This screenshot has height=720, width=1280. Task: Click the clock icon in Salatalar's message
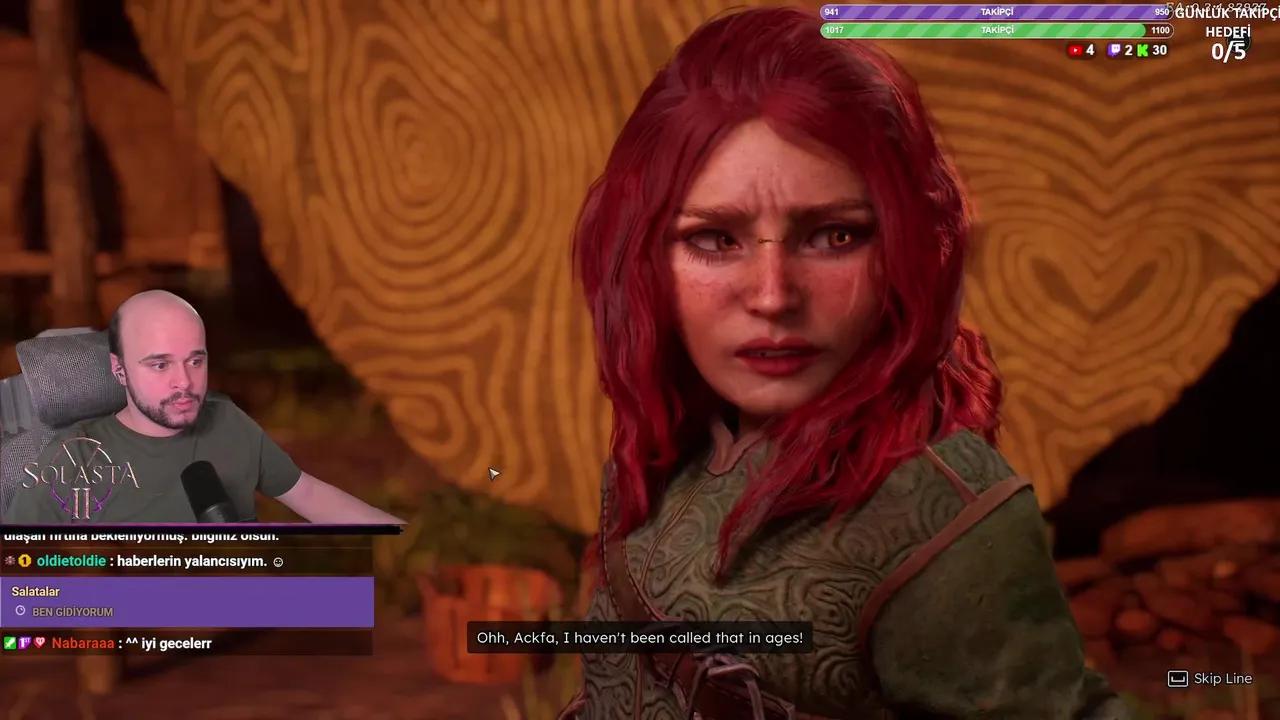click(x=20, y=611)
